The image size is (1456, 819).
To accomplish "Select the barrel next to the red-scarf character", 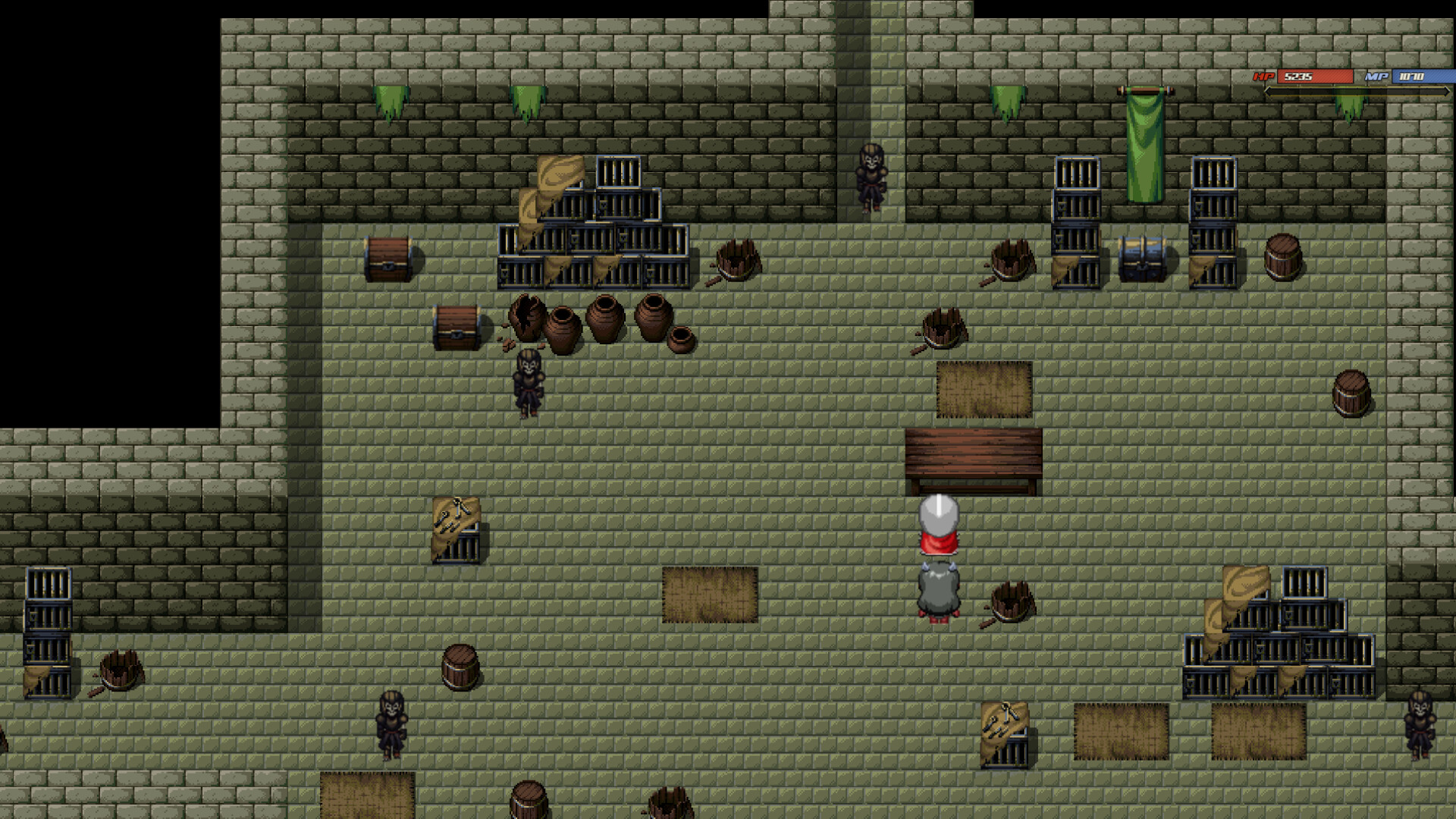I will point(1011,603).
